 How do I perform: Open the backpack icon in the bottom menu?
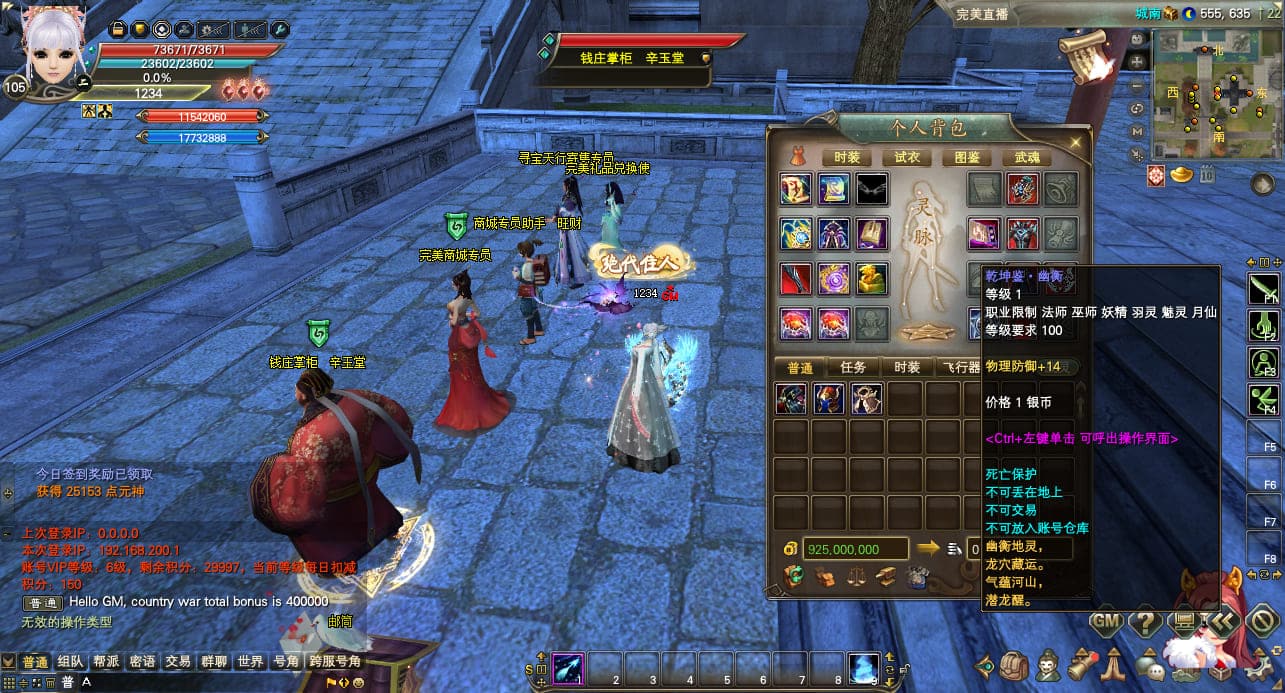1014,664
